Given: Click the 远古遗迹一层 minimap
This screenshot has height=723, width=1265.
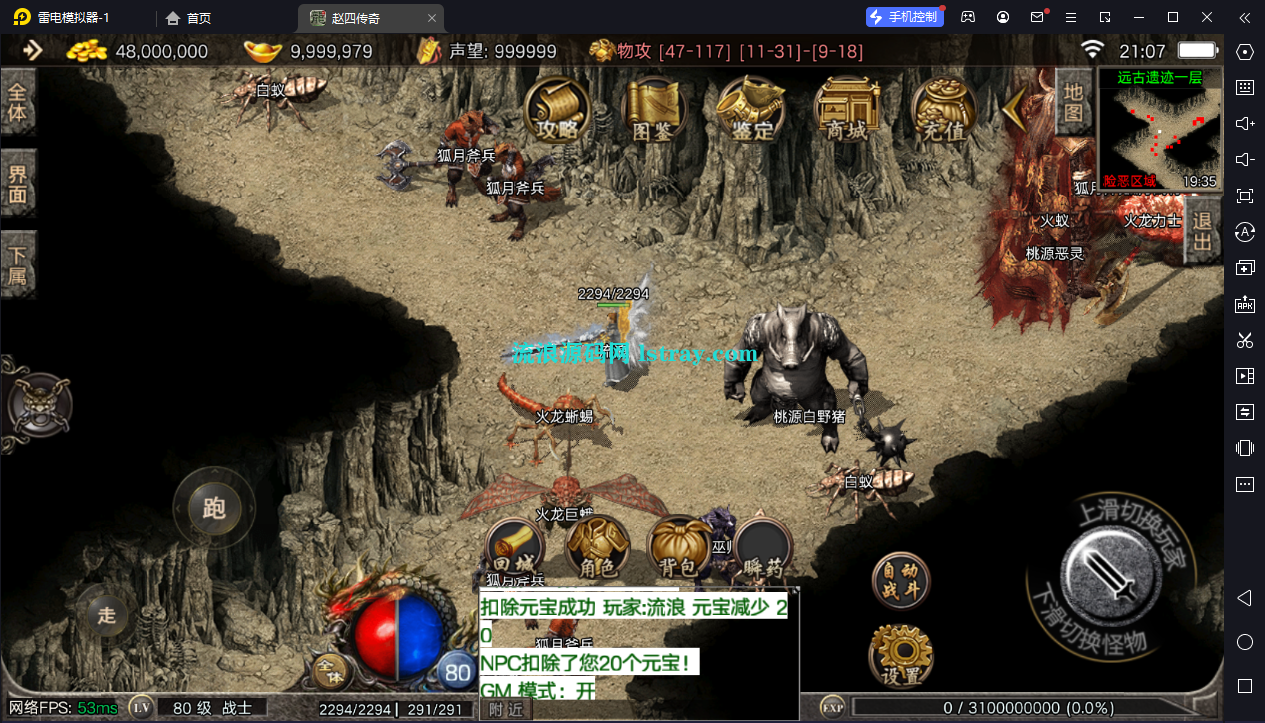Looking at the screenshot, I should click(x=1160, y=130).
